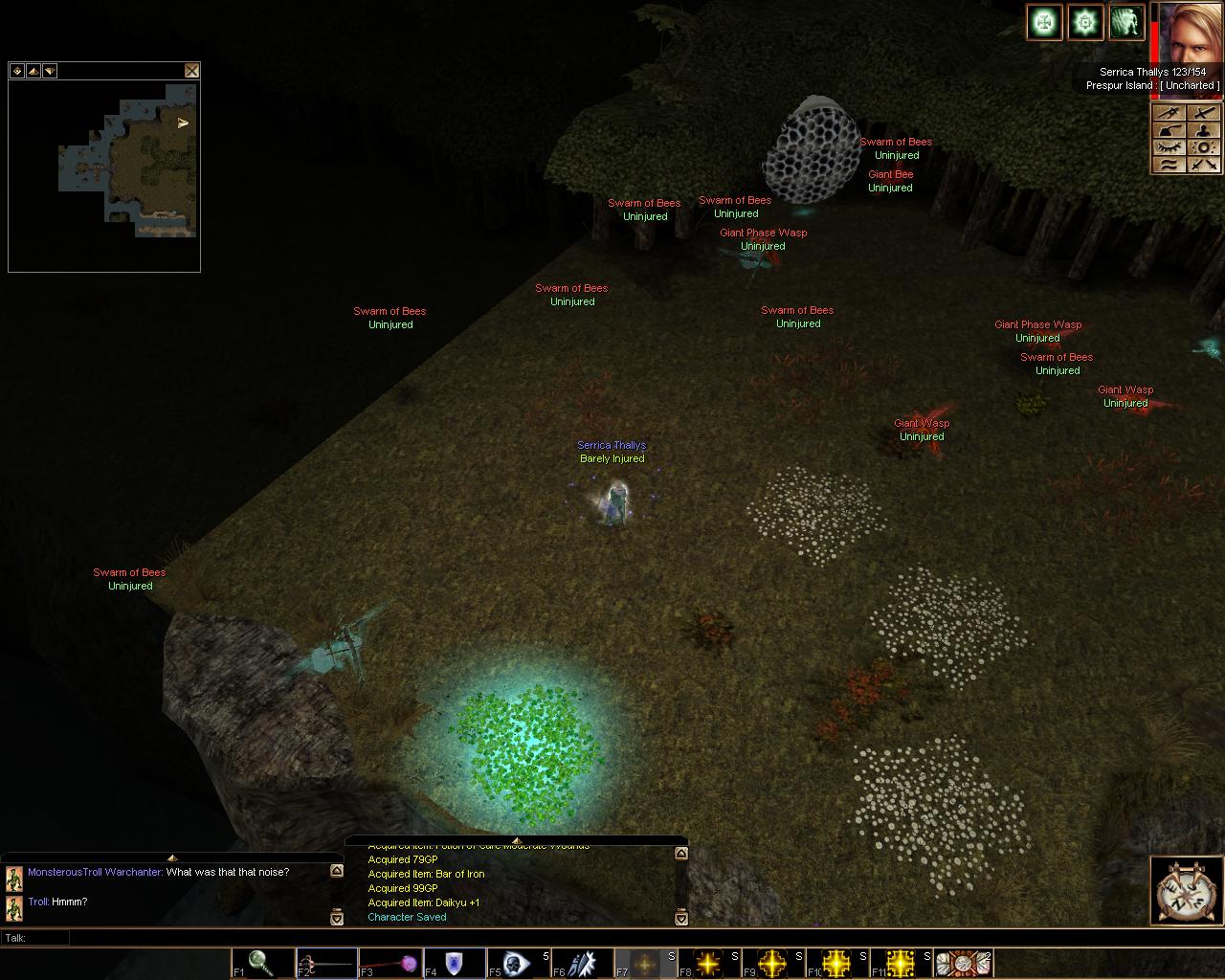Expand the chat log with its top arrow

pos(172,857)
